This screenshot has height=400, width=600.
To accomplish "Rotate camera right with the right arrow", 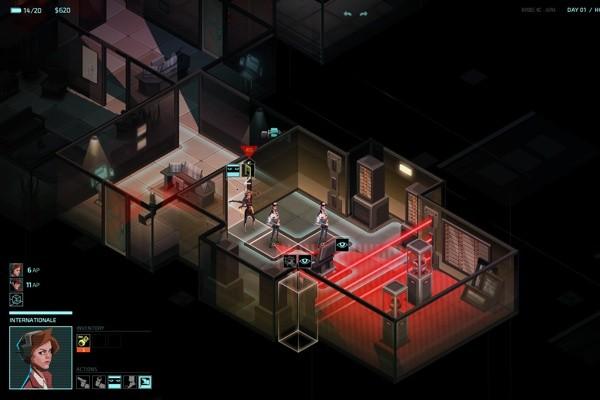I will [364, 14].
